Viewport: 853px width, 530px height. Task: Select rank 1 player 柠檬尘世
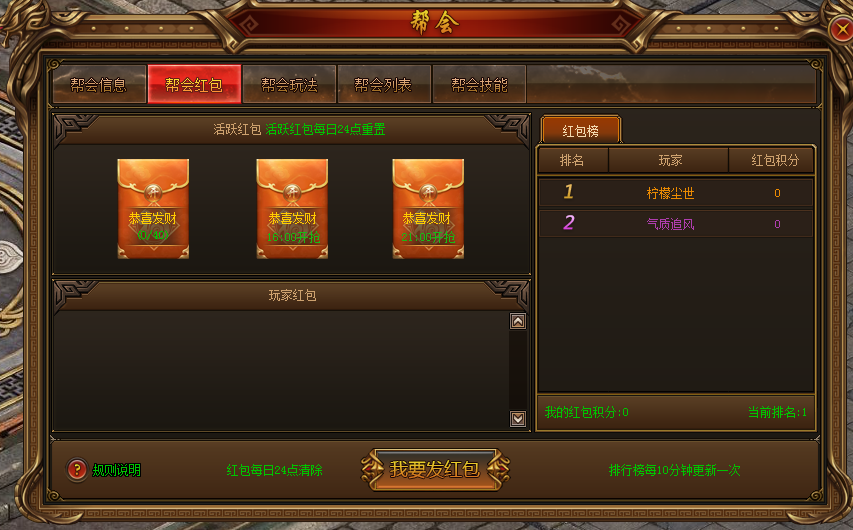click(x=670, y=193)
